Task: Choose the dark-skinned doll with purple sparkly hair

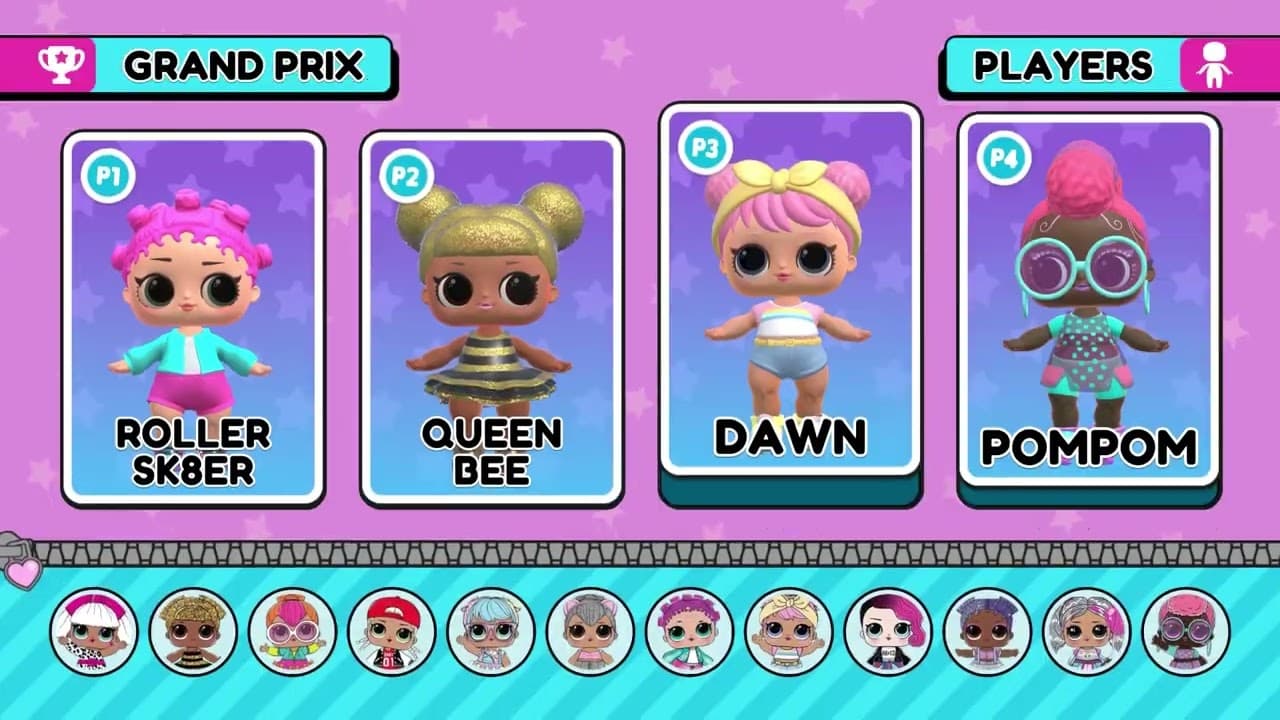Action: point(987,632)
